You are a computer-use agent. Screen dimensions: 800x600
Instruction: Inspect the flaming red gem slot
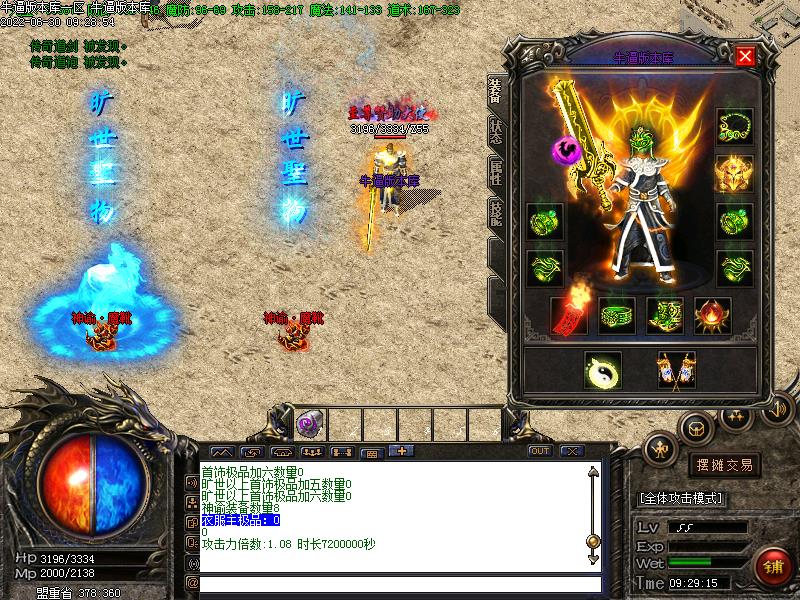tap(712, 315)
